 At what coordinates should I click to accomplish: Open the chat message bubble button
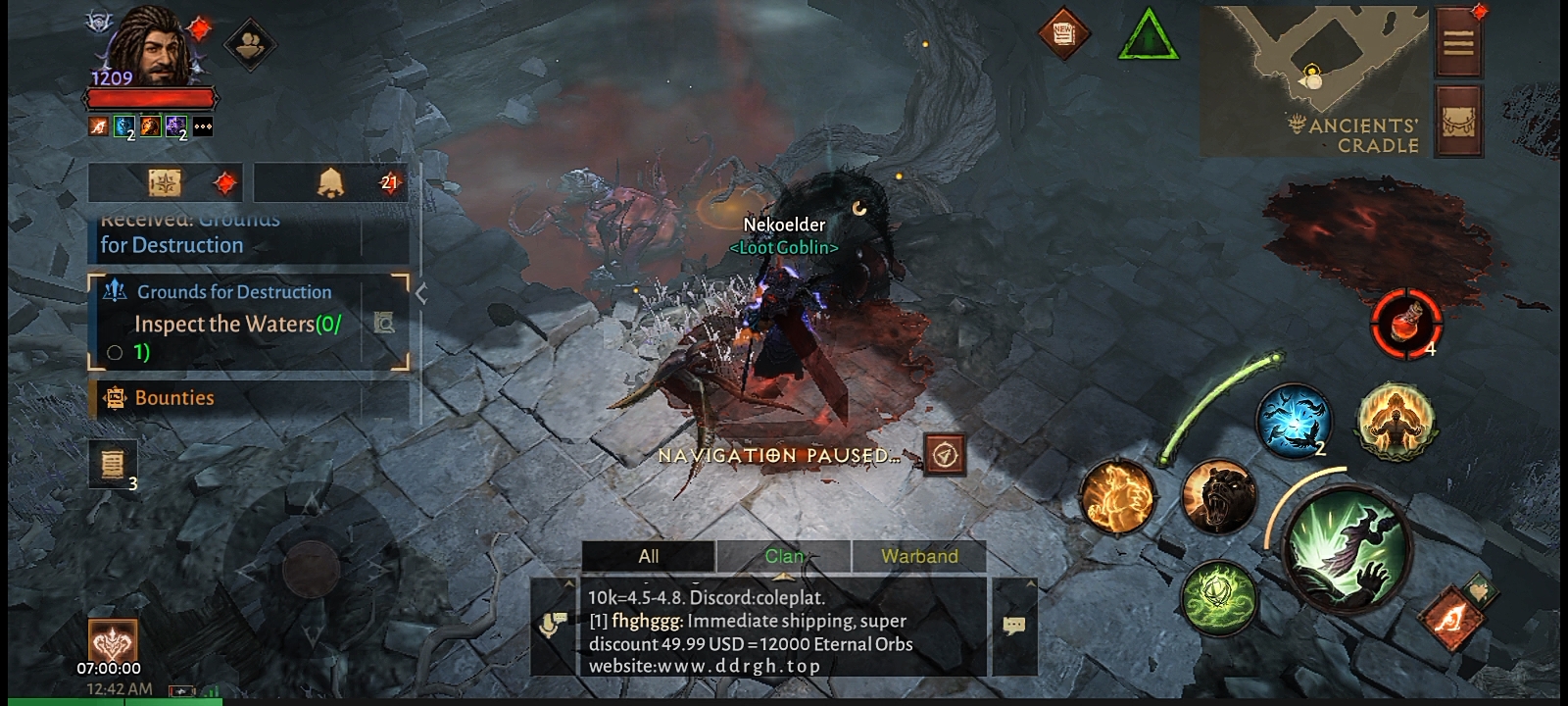1014,625
